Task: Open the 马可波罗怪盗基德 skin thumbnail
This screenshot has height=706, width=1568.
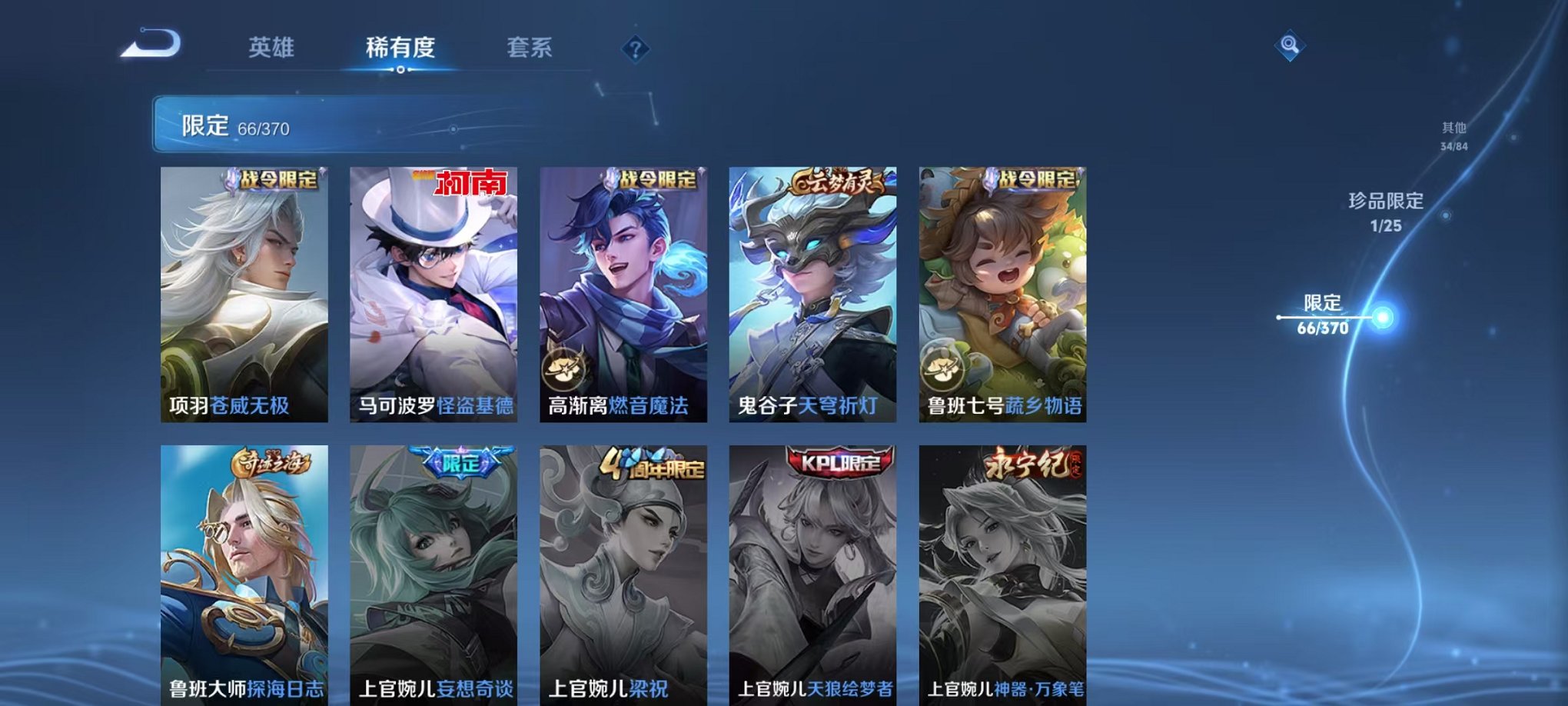Action: (434, 292)
